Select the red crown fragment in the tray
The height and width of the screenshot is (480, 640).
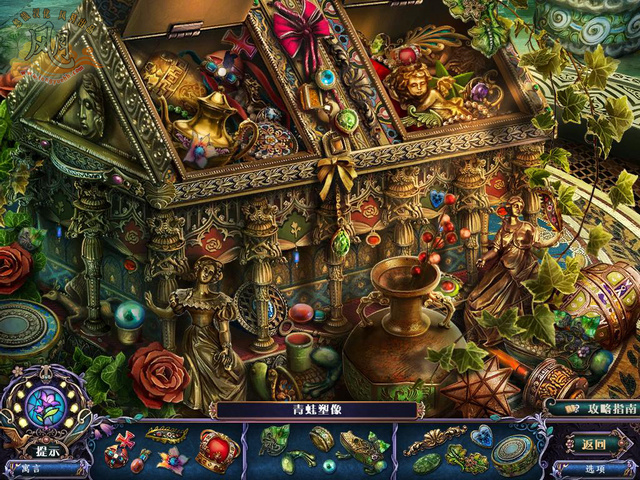(x=217, y=448)
